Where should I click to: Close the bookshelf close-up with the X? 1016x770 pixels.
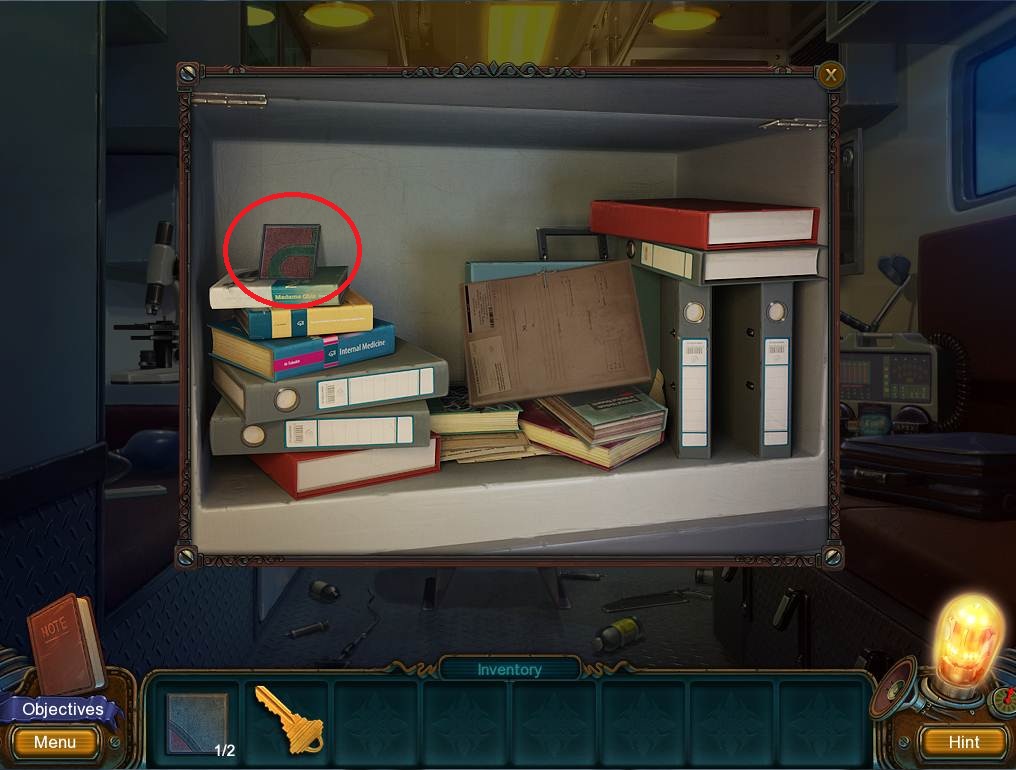pyautogui.click(x=830, y=75)
